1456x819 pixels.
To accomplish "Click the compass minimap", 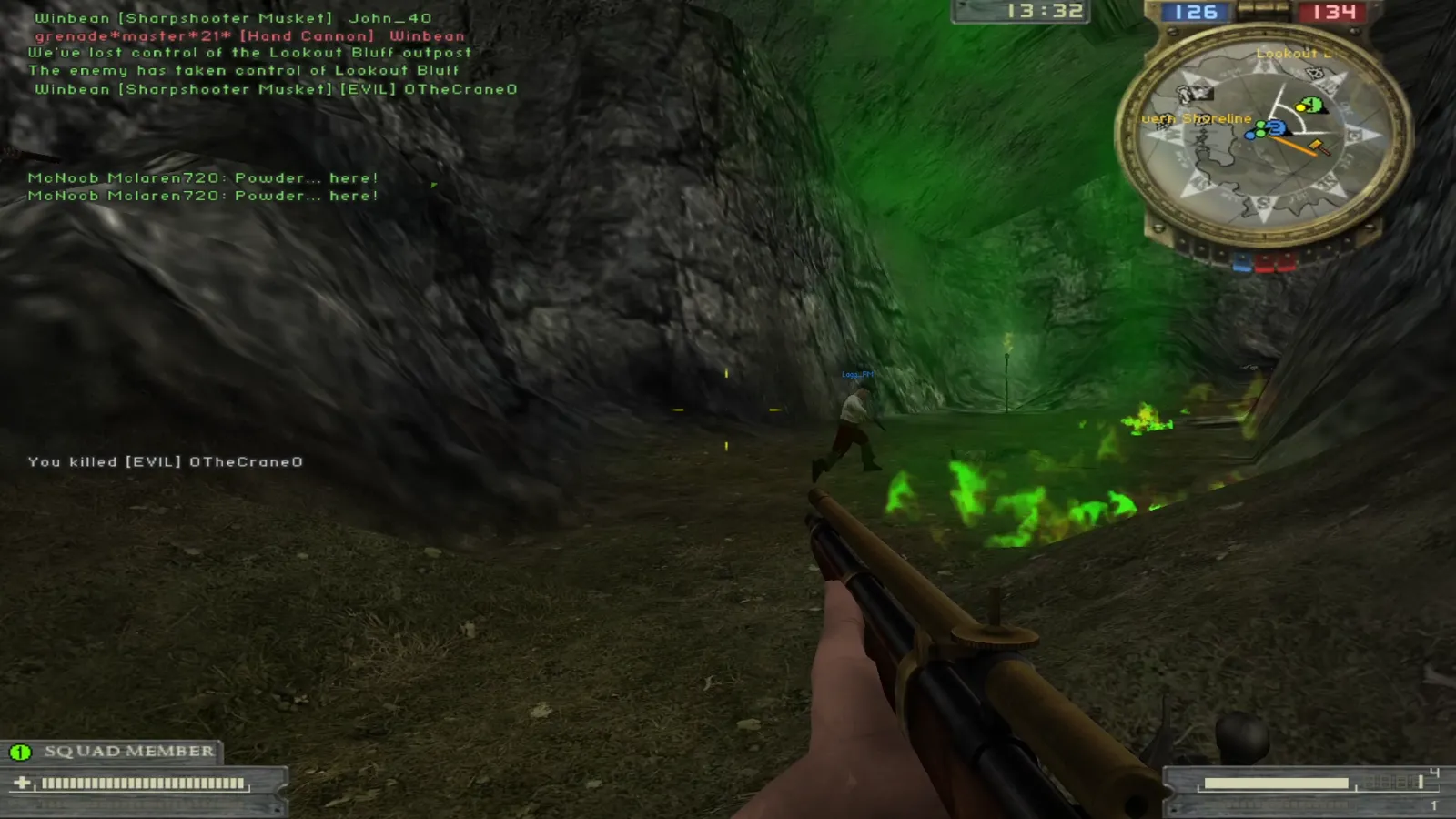I will tap(1263, 136).
